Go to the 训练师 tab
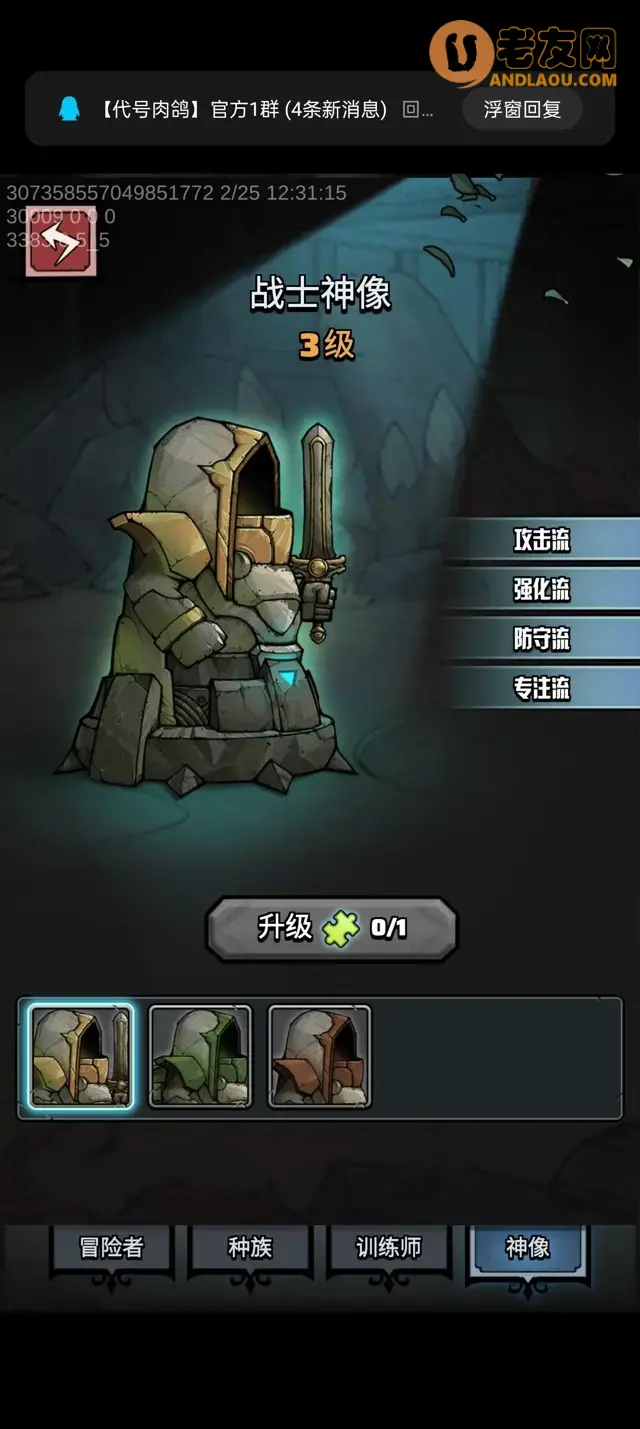The image size is (640, 1429). pyautogui.click(x=389, y=1248)
